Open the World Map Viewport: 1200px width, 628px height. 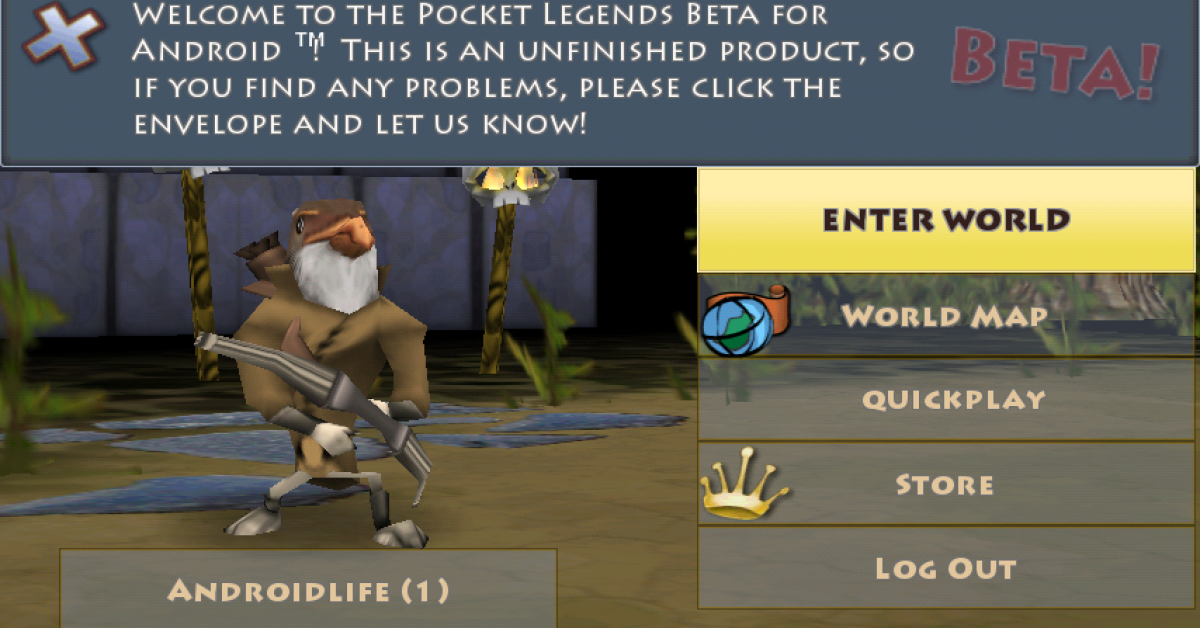(x=946, y=316)
